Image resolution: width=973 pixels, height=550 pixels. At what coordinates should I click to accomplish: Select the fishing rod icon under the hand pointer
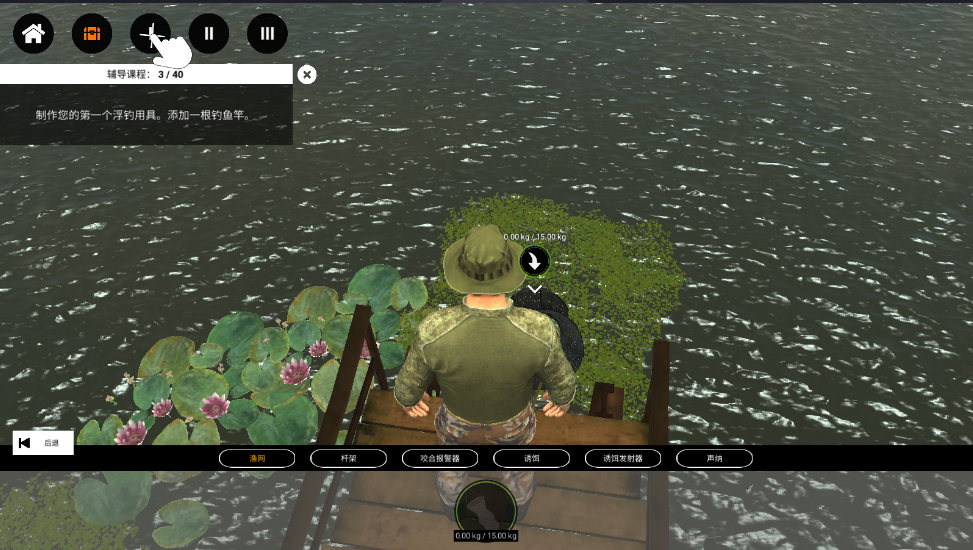pos(150,34)
